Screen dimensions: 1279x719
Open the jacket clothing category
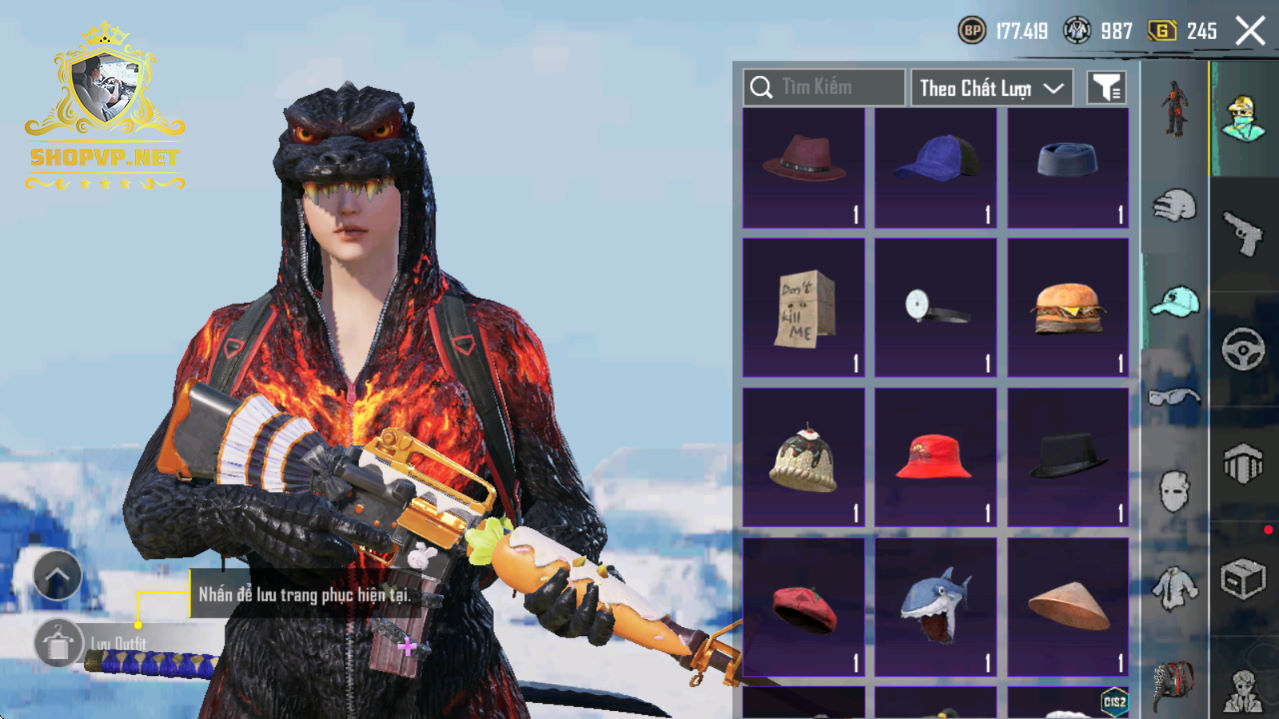pyautogui.click(x=1174, y=589)
